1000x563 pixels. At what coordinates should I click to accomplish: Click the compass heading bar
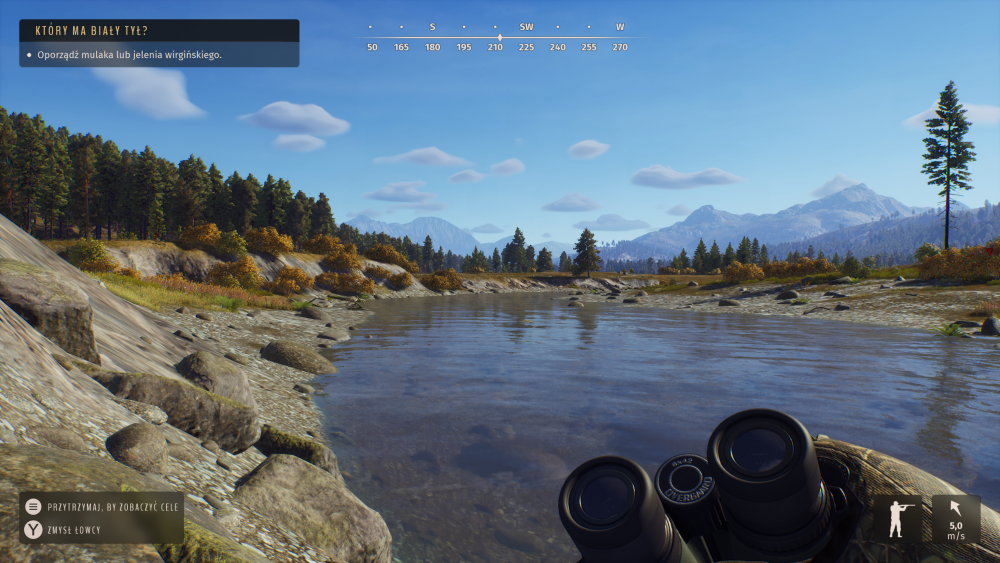(x=497, y=37)
